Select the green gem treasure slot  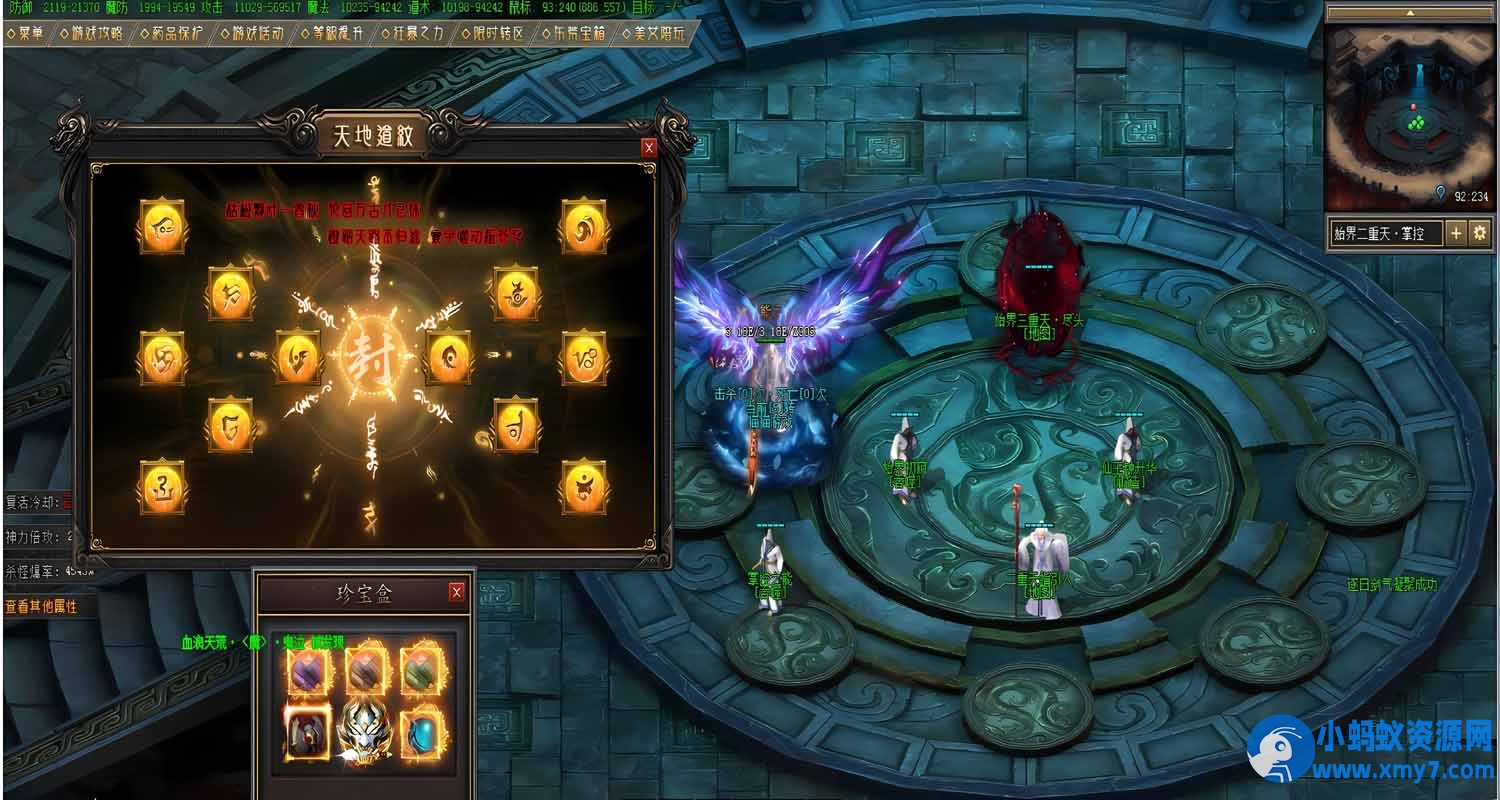pyautogui.click(x=422, y=671)
